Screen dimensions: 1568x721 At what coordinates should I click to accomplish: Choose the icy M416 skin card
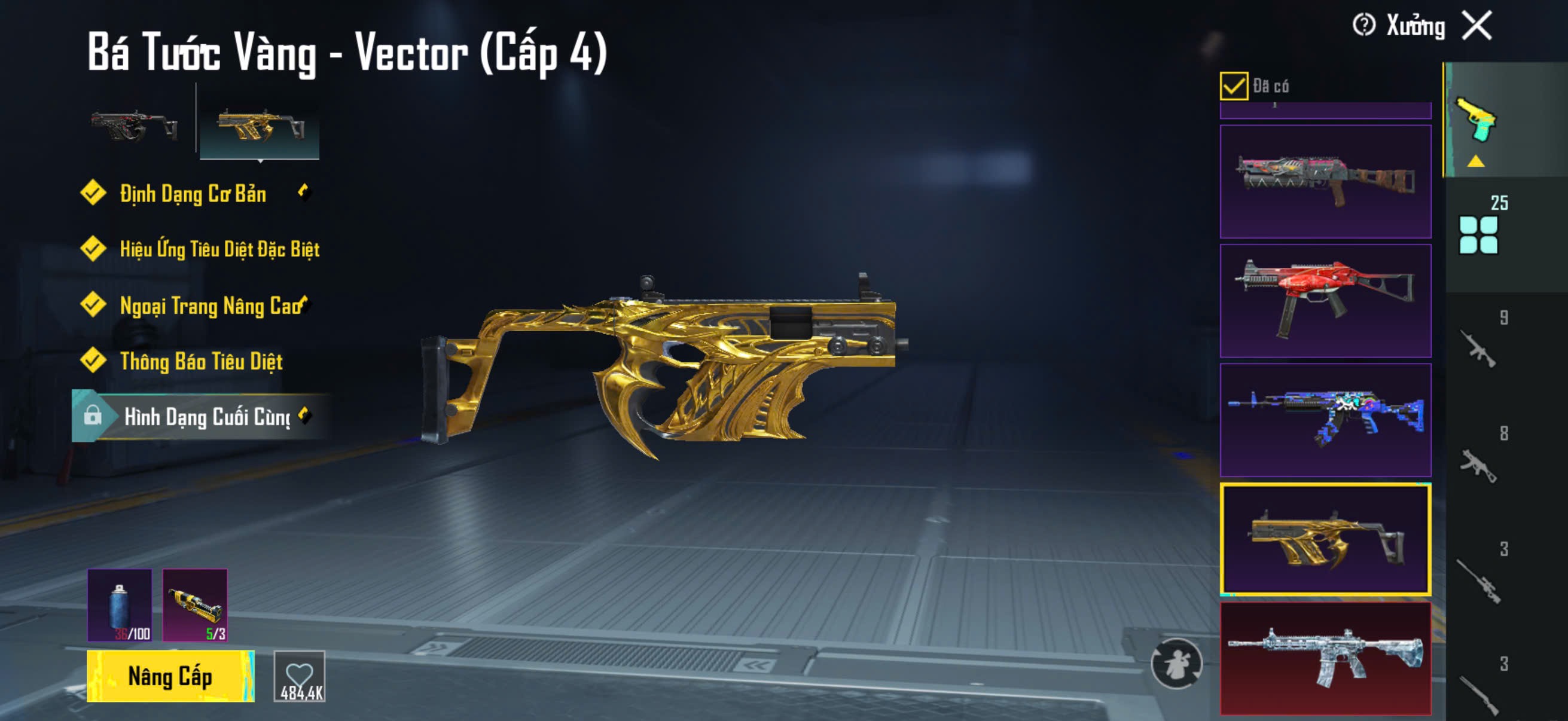(1325, 658)
